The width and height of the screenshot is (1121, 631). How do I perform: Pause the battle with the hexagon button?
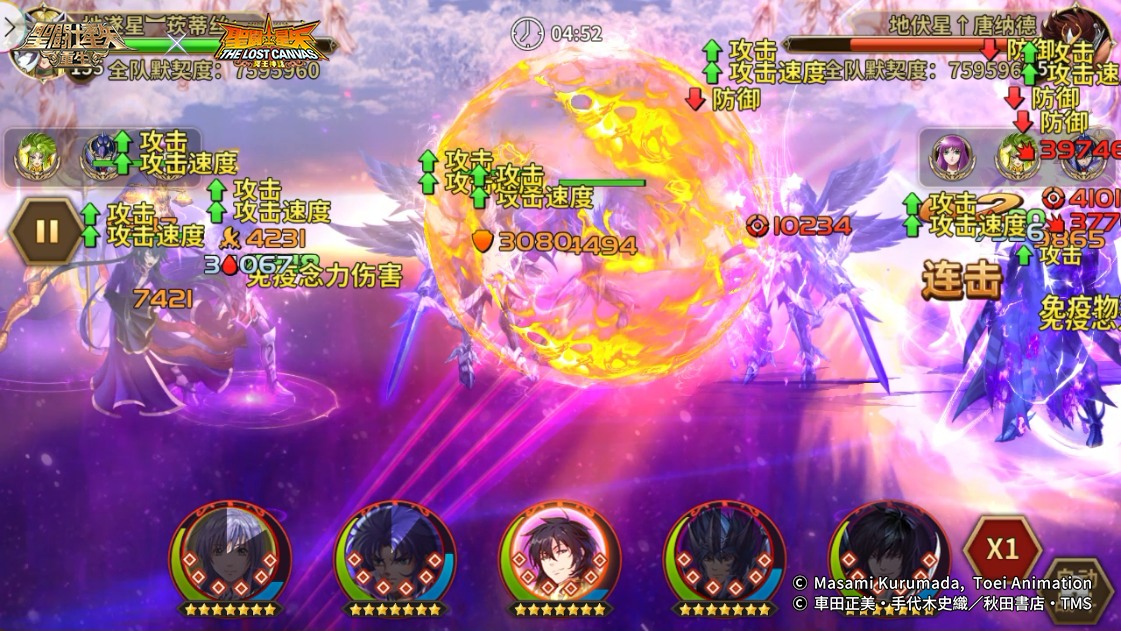click(x=46, y=231)
